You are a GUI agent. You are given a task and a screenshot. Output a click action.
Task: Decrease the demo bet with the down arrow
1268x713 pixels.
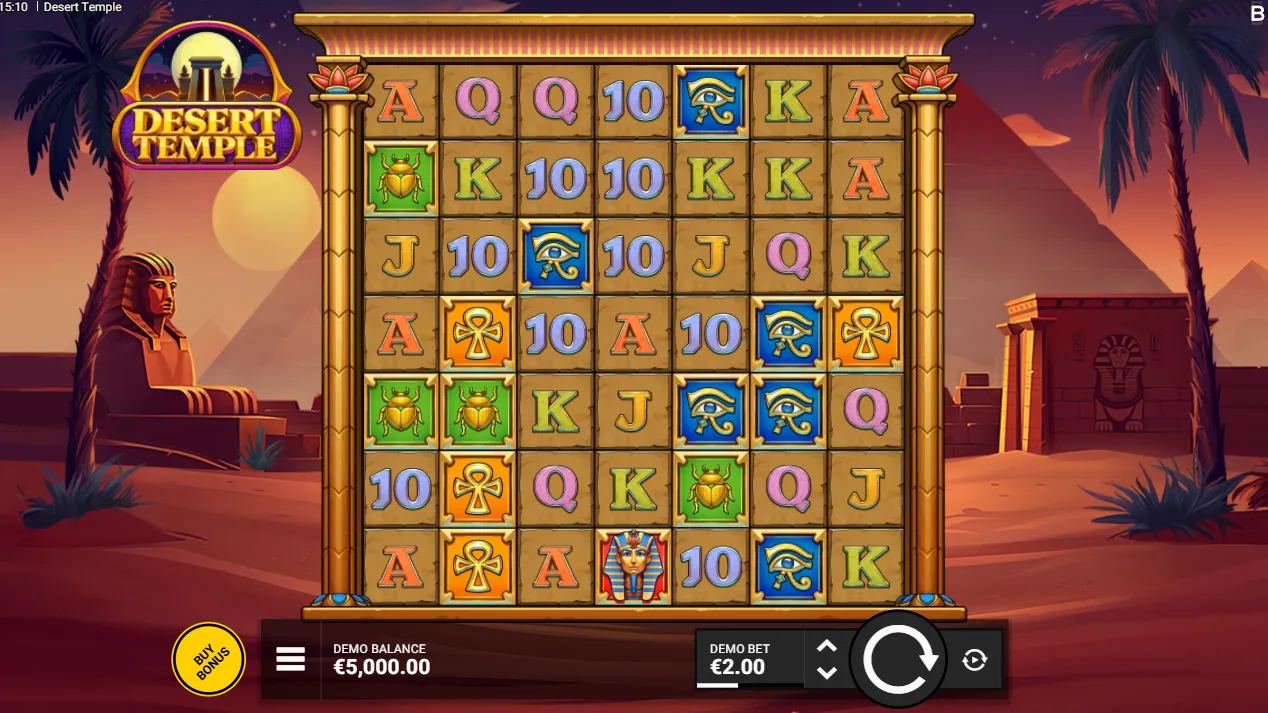click(x=826, y=672)
